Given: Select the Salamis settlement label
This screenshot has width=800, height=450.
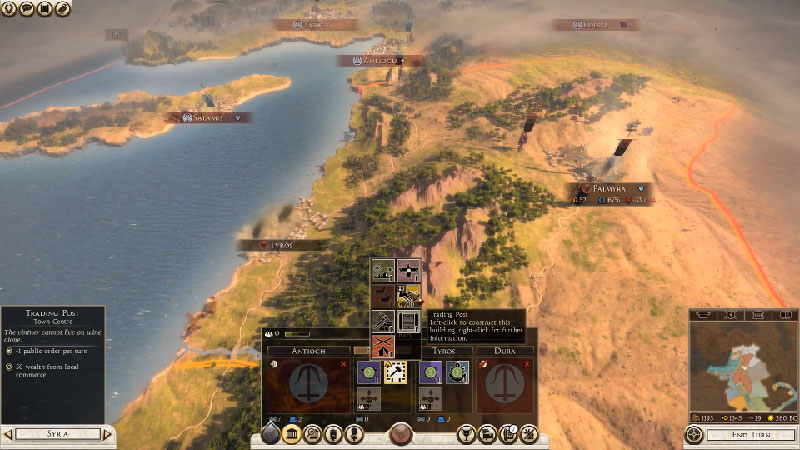Looking at the screenshot, I should [x=207, y=117].
